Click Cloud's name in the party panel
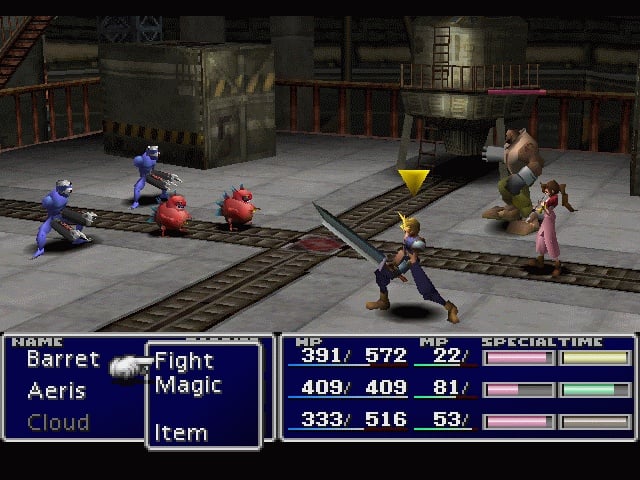The image size is (640, 480). tap(58, 422)
